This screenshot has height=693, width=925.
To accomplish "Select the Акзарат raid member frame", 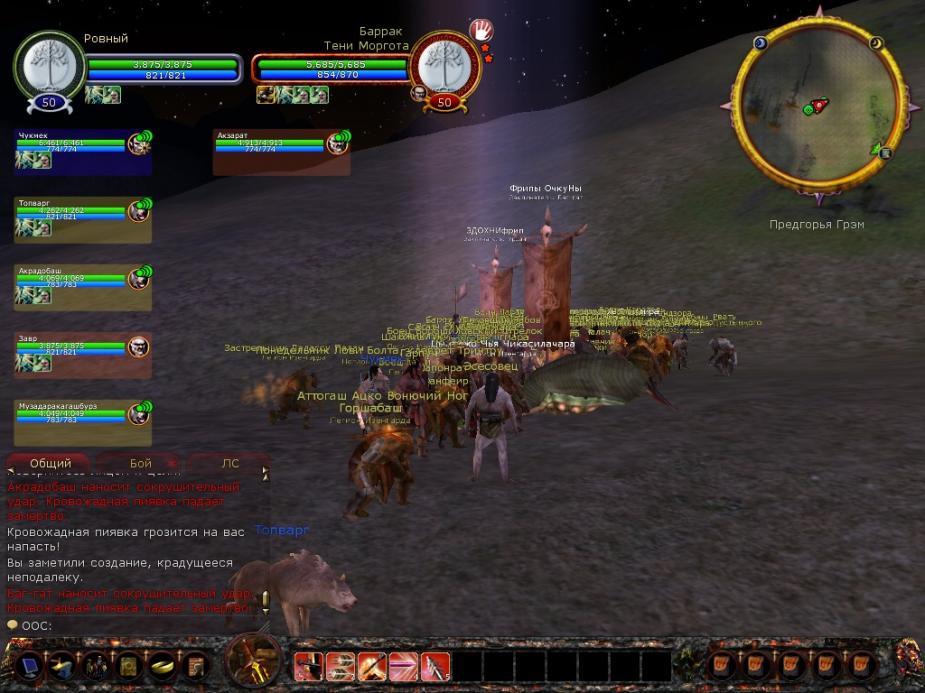I will coord(282,152).
